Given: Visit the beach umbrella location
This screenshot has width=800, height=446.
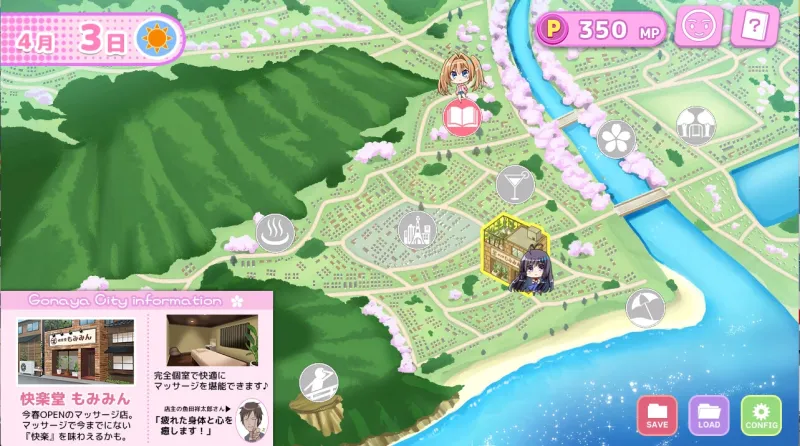Looking at the screenshot, I should pos(645,308).
